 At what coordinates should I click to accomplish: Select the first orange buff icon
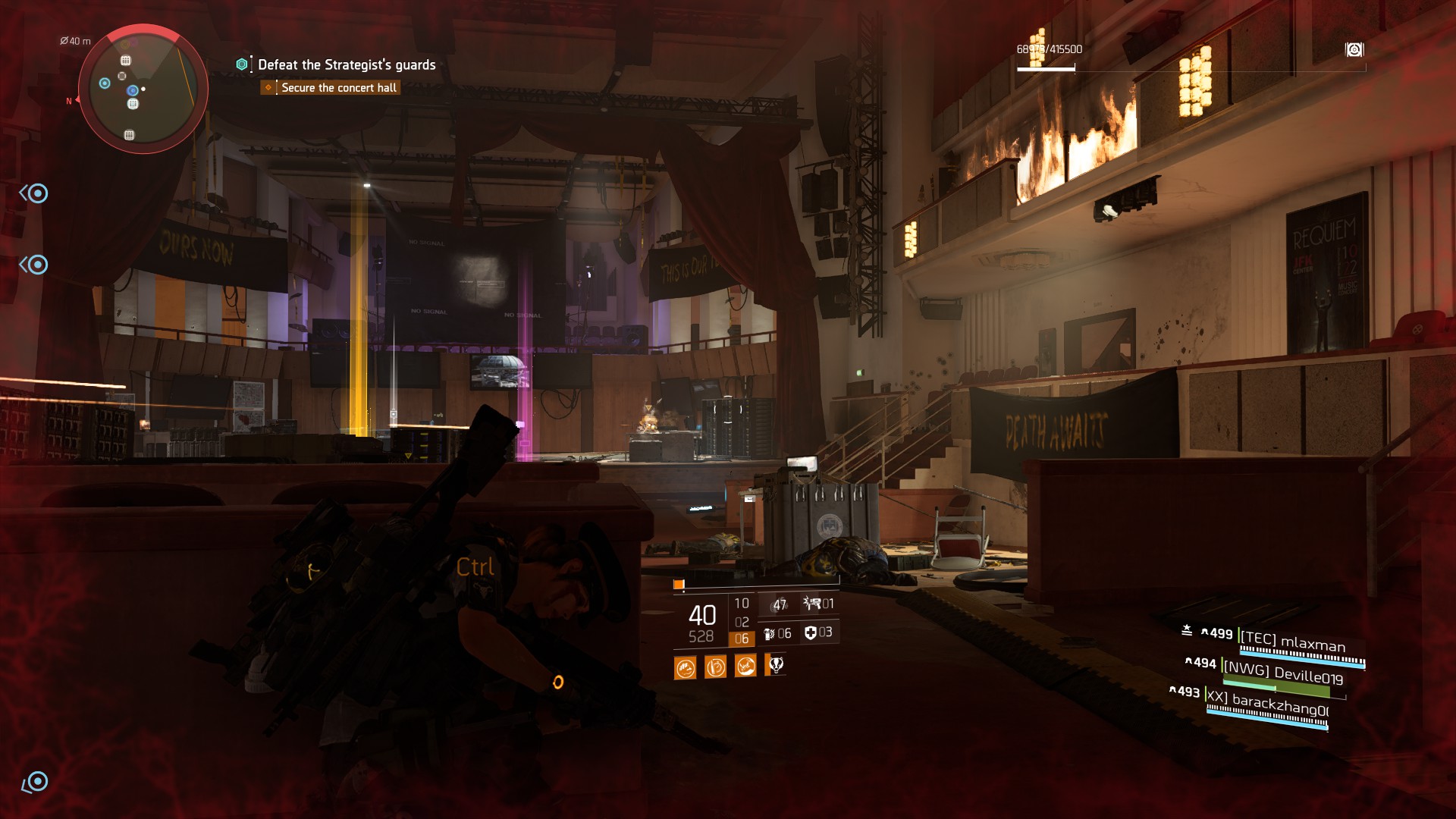pos(685,667)
